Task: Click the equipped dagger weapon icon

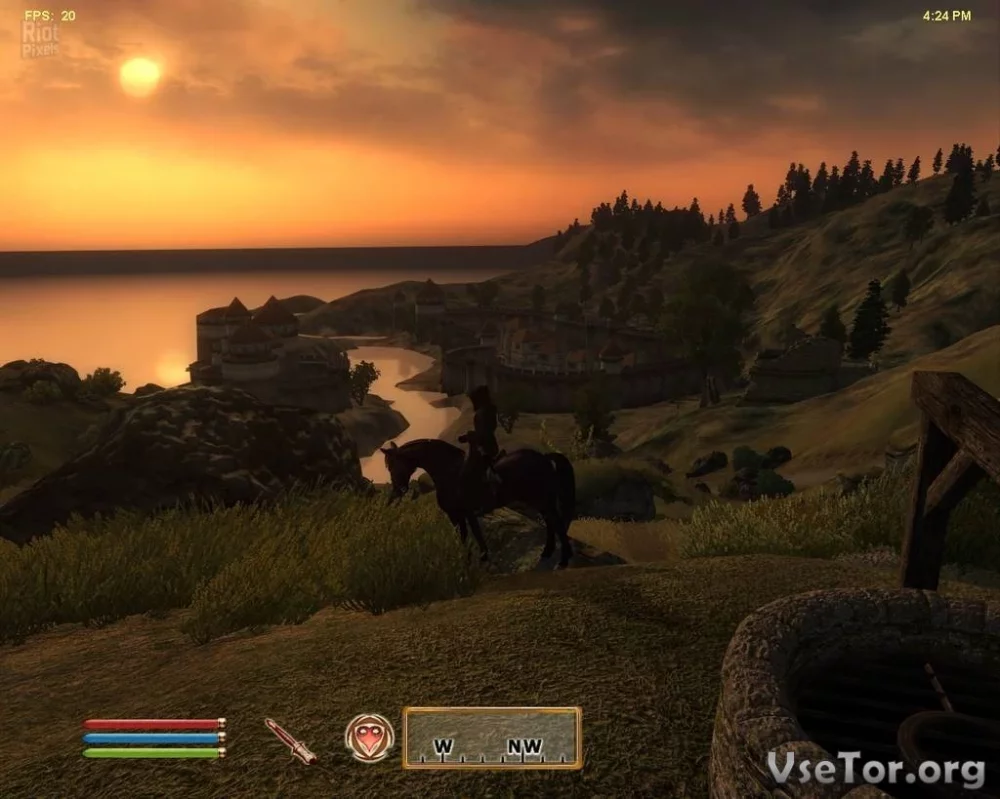Action: [290, 740]
